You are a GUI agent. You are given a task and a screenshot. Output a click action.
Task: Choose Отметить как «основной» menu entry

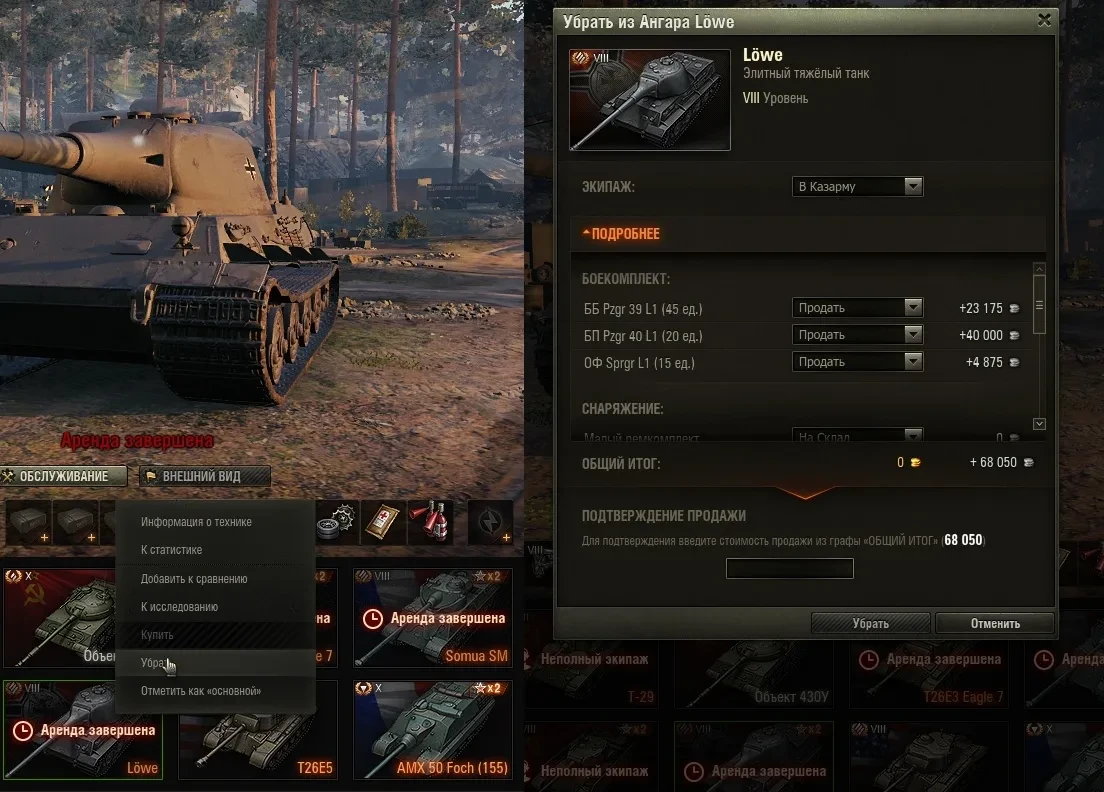coord(200,691)
